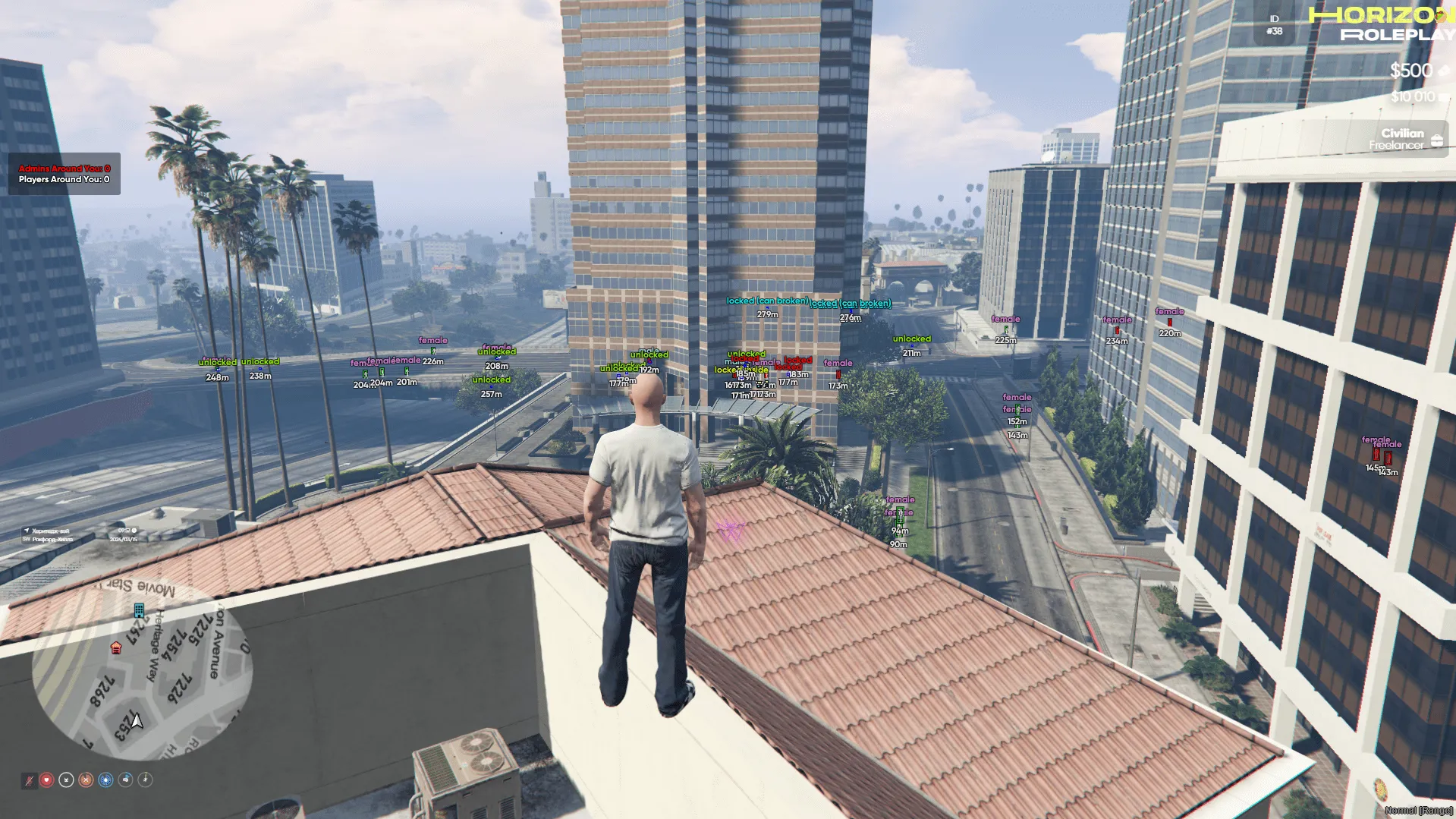Open the Civilian Freelancer job badge
Image resolution: width=1456 pixels, height=819 pixels.
coord(1404,139)
